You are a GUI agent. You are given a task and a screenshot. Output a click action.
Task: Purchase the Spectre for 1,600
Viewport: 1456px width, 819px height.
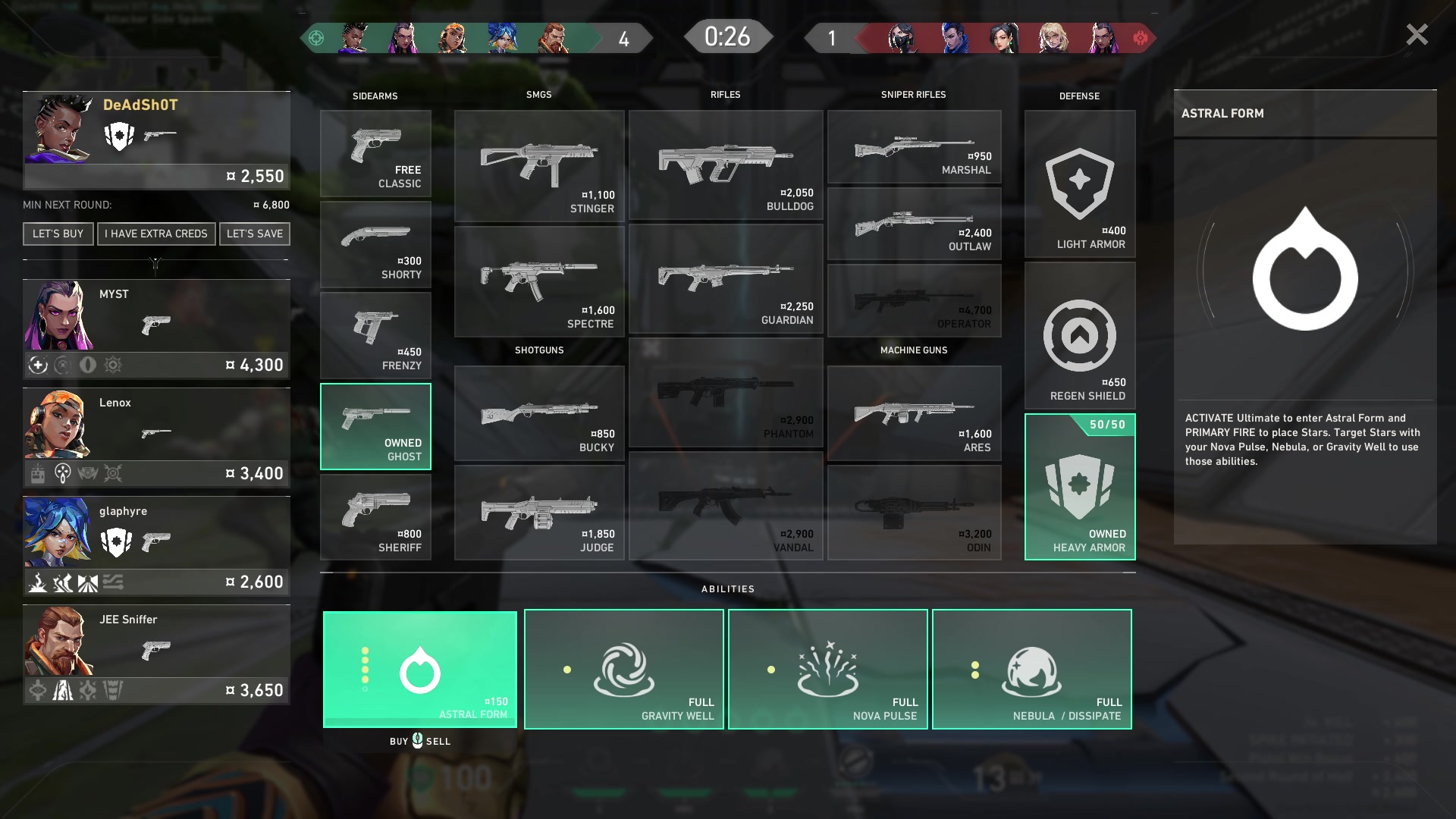click(539, 281)
